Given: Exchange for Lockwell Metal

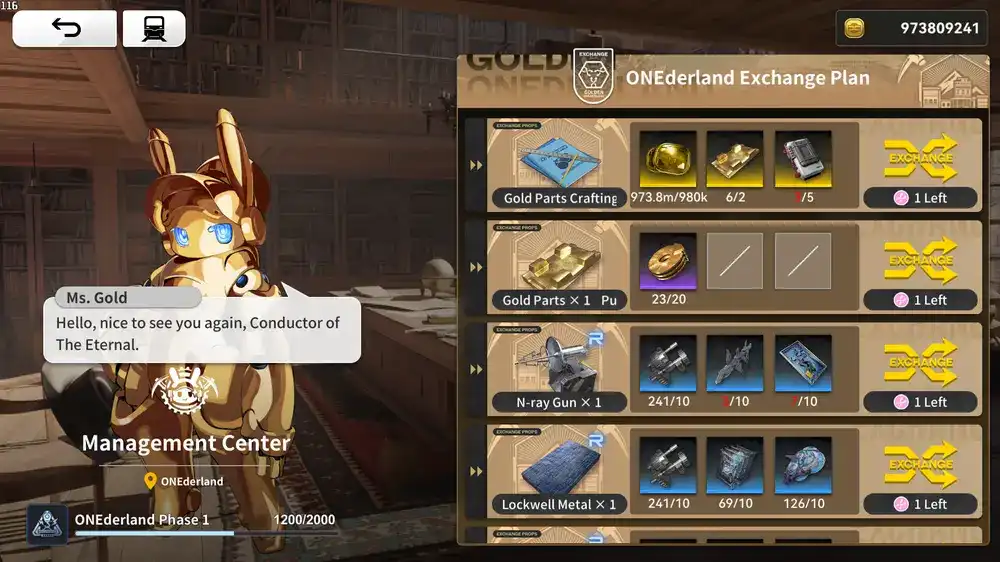Looking at the screenshot, I should (x=920, y=463).
